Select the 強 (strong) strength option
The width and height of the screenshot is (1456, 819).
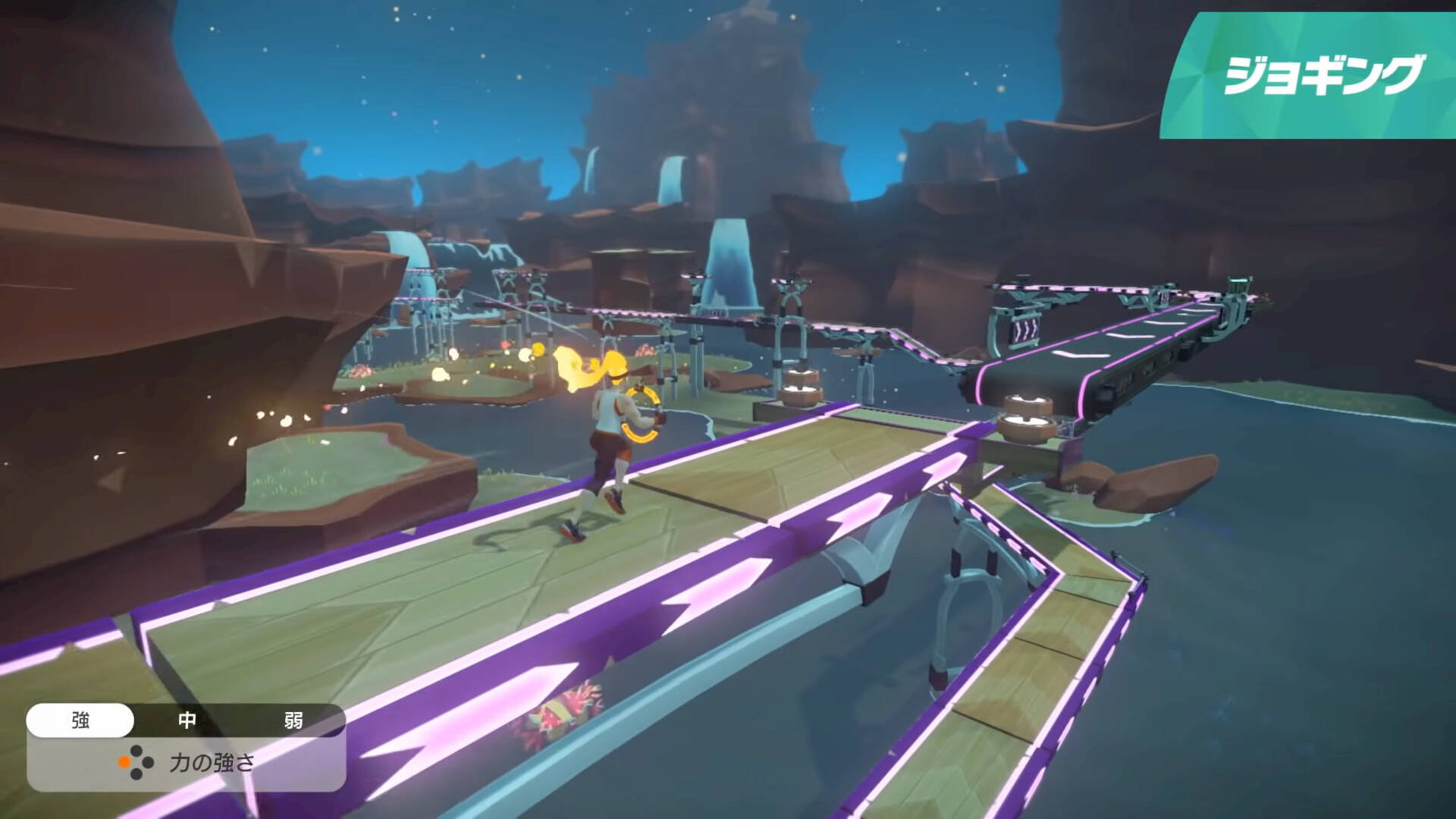click(80, 720)
